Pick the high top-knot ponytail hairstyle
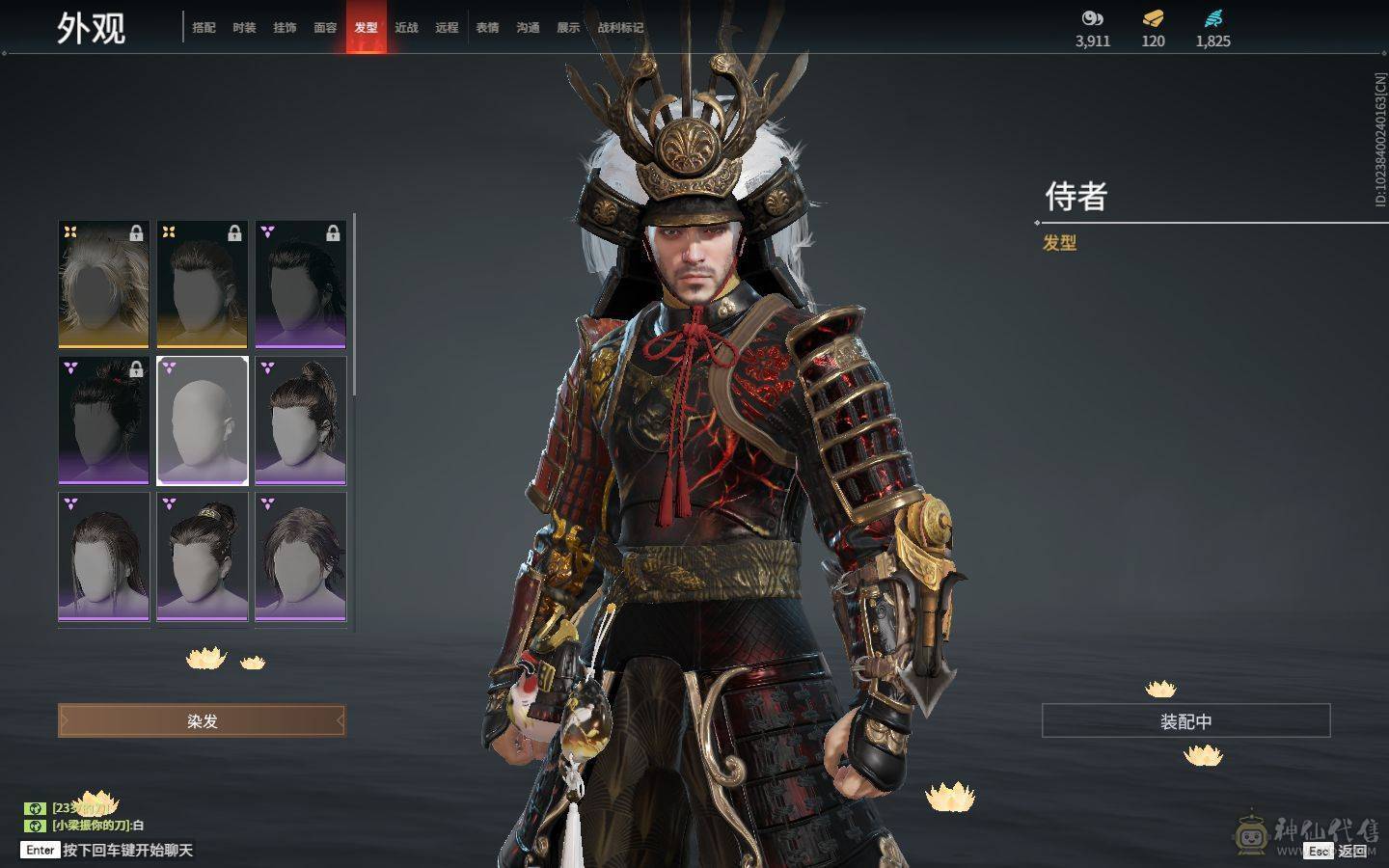The height and width of the screenshot is (868, 1389). click(301, 420)
